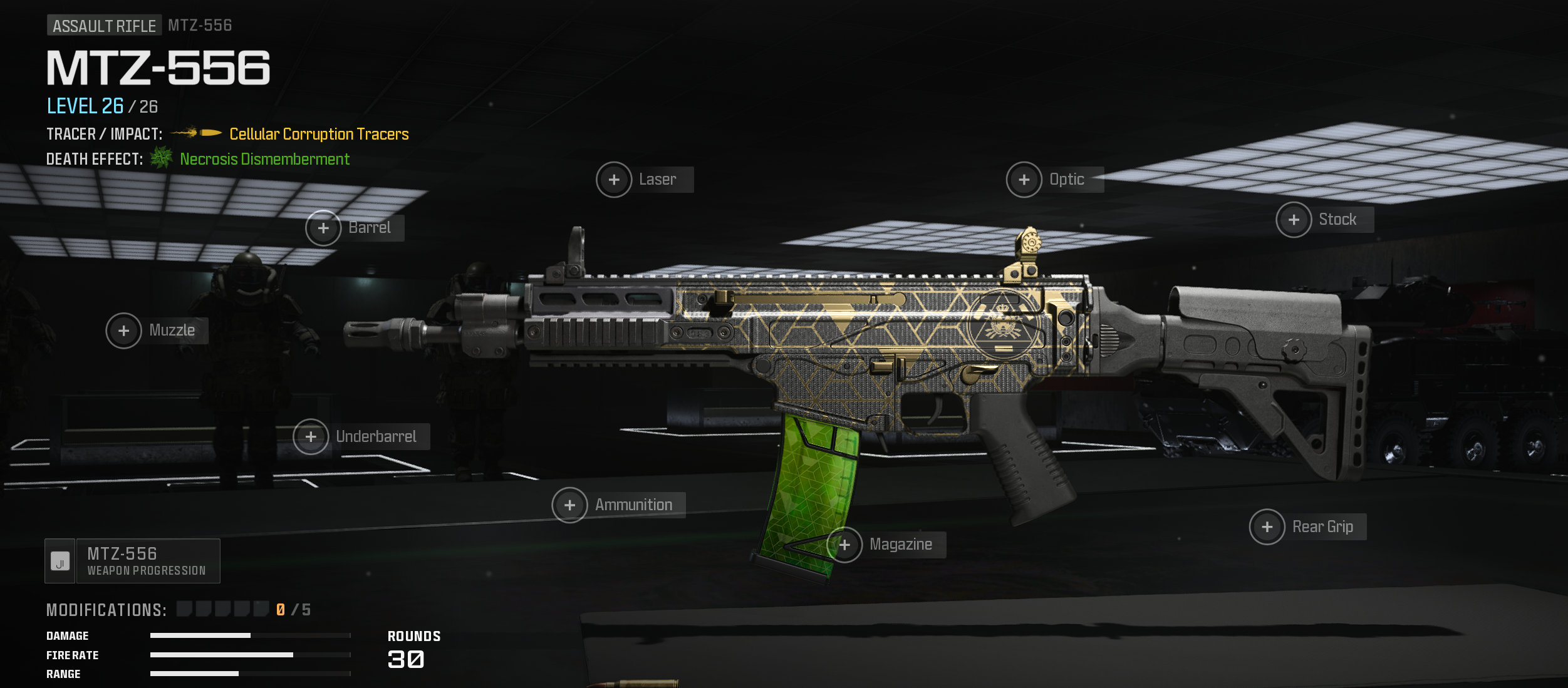1568x688 pixels.
Task: Select the Ammunition slot
Action: coord(569,505)
